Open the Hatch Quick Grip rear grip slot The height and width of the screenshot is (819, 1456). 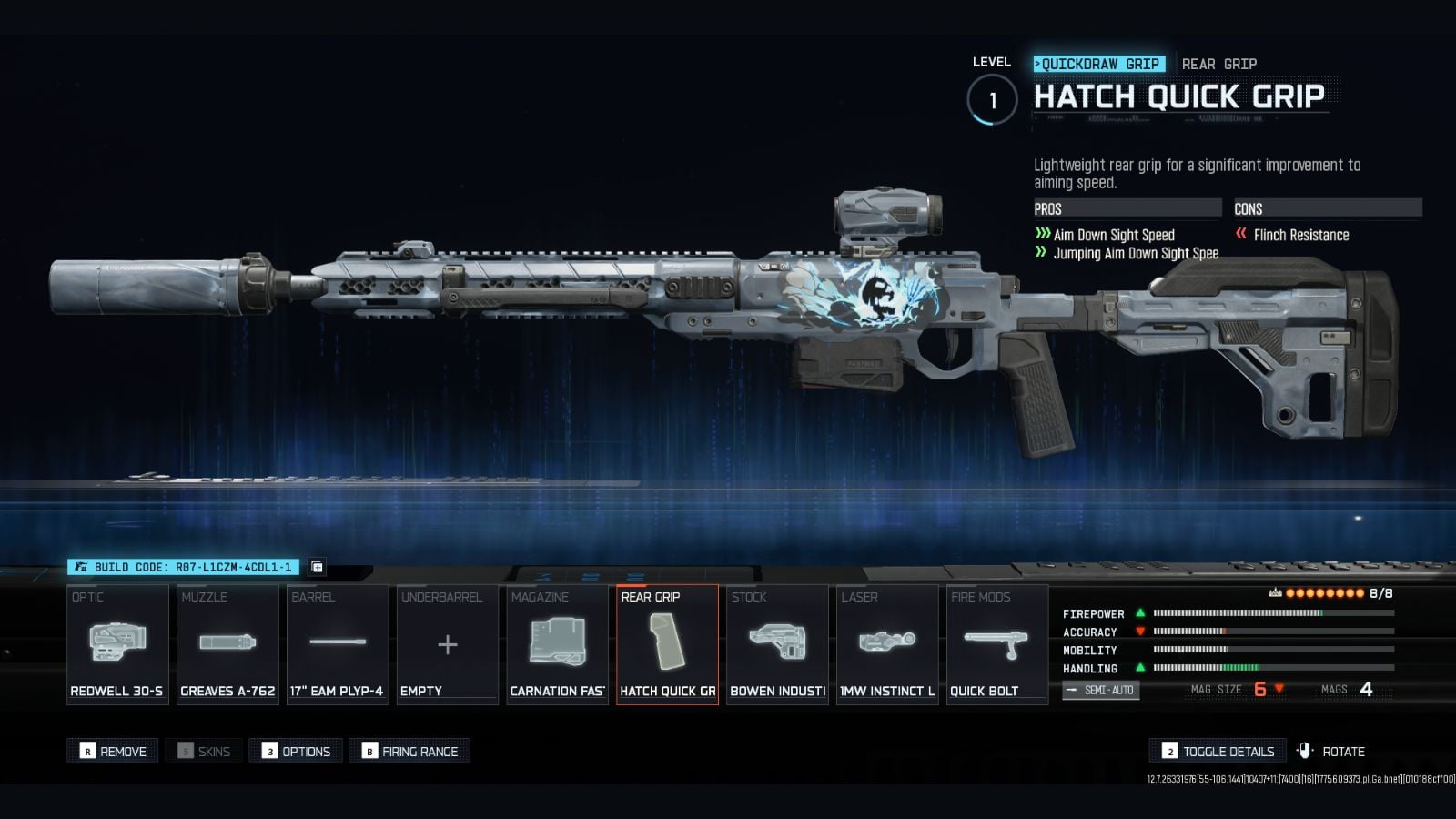click(x=667, y=644)
